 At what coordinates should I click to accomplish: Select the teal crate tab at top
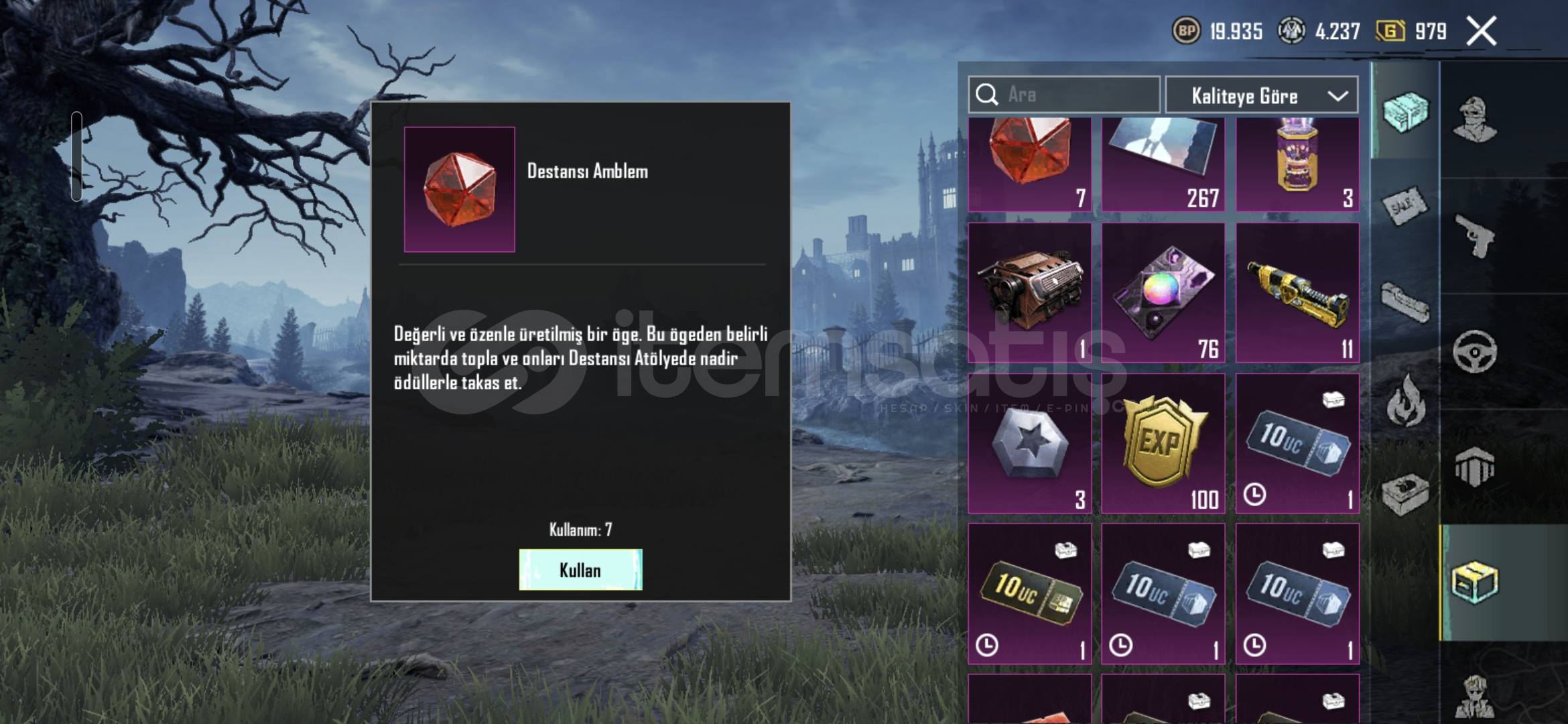point(1405,111)
